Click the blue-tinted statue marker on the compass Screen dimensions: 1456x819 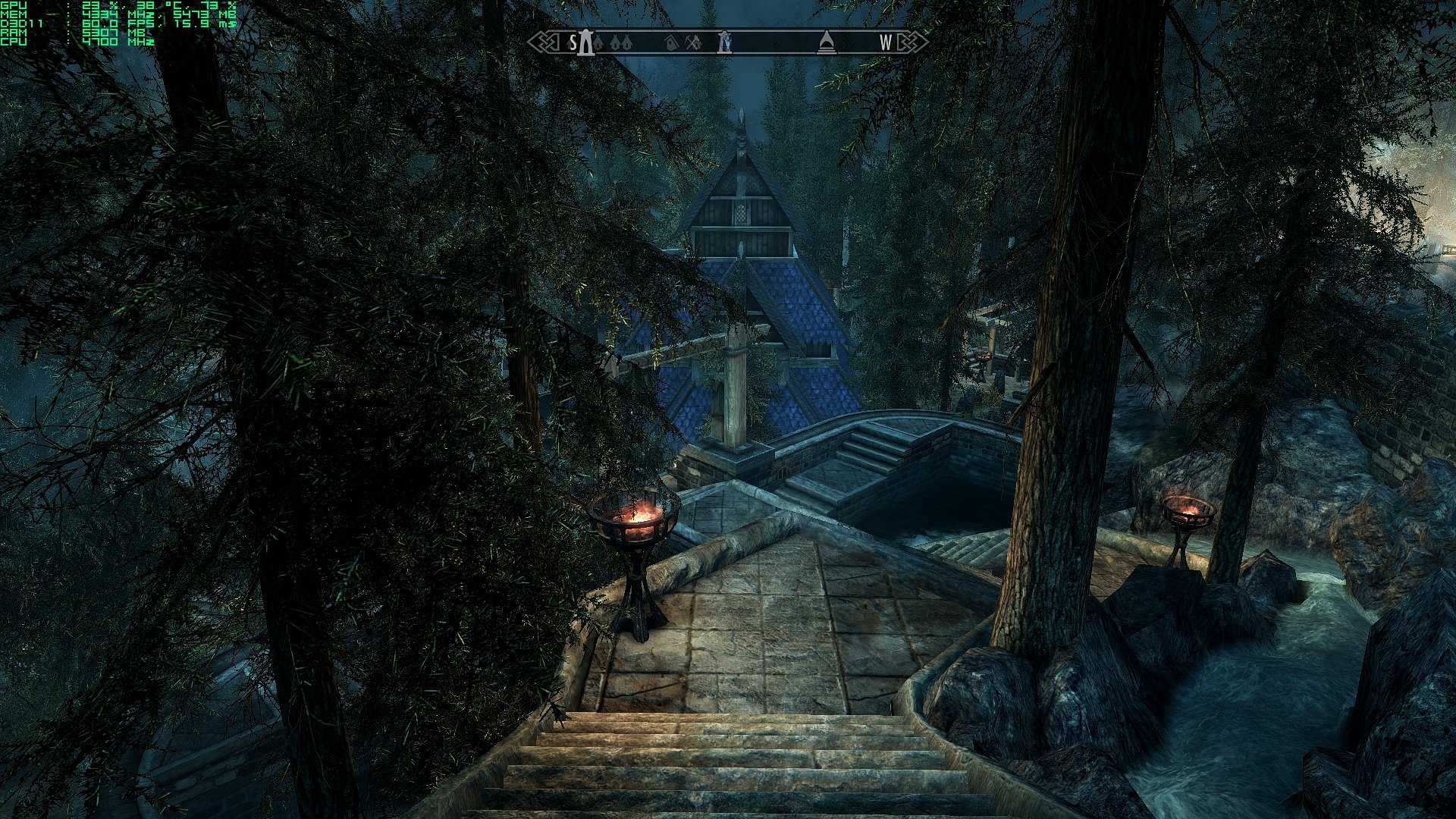(725, 42)
